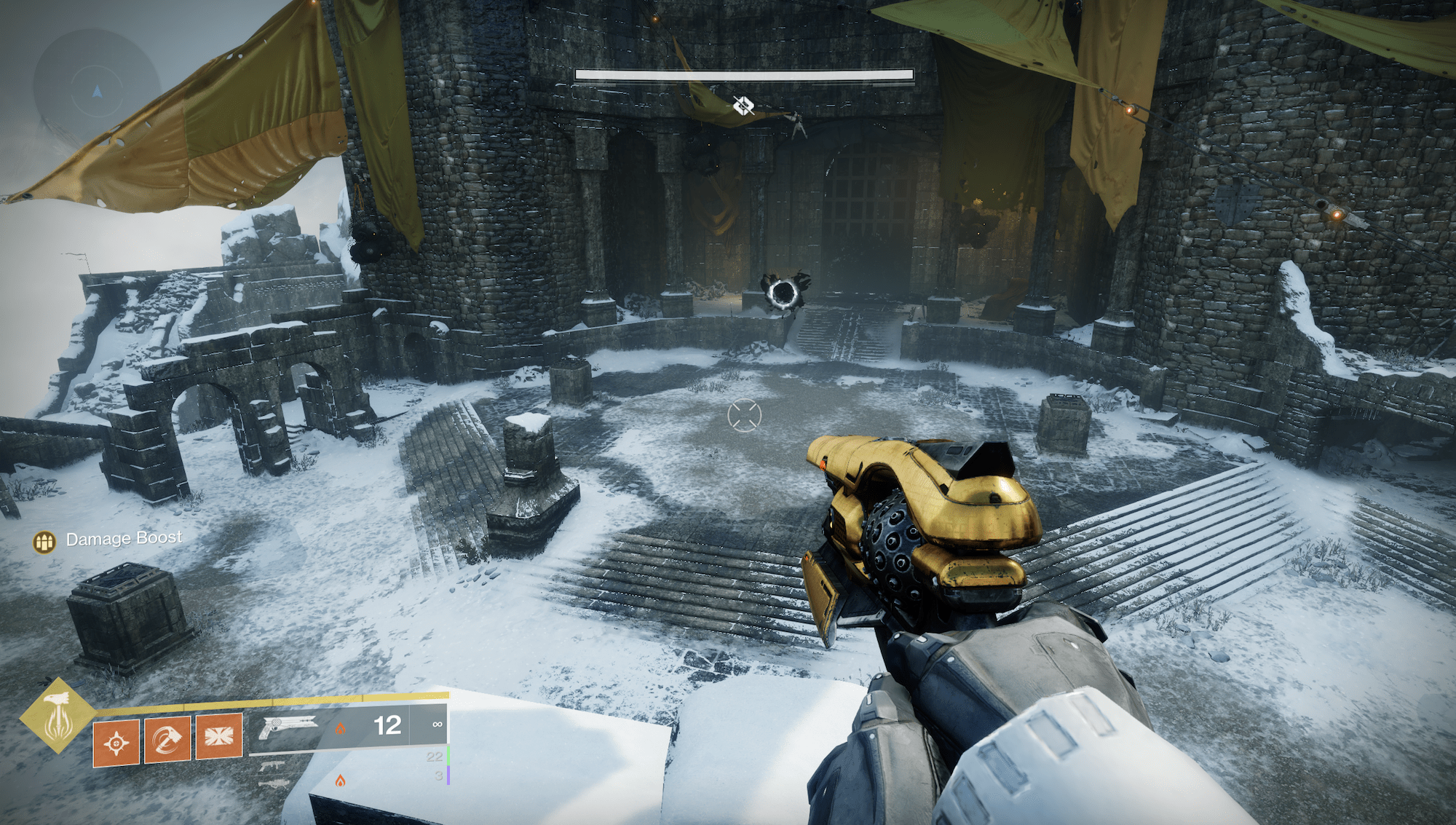This screenshot has height=825, width=1456.
Task: Expand the ammo count 22 readout
Action: click(x=435, y=757)
